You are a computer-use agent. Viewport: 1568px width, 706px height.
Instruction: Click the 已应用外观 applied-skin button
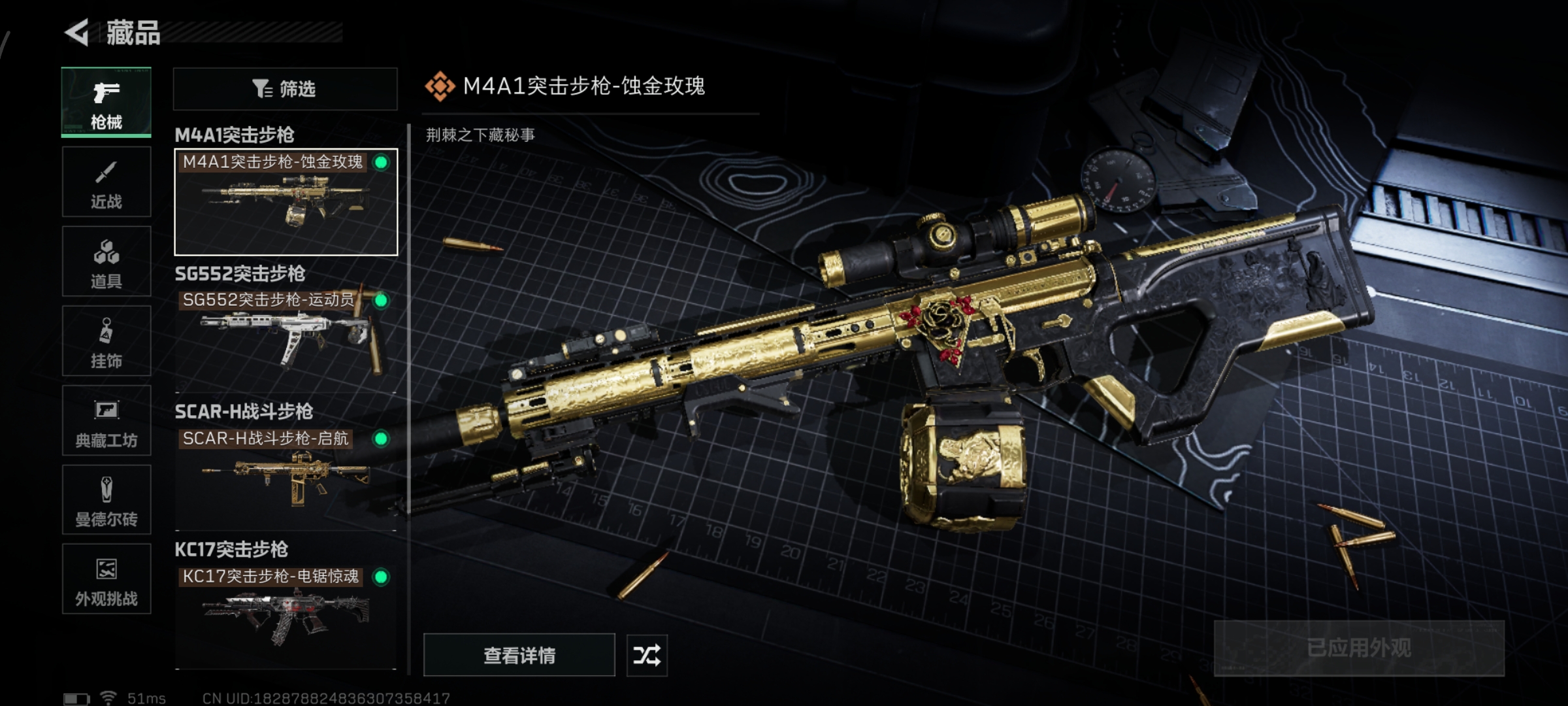1359,648
